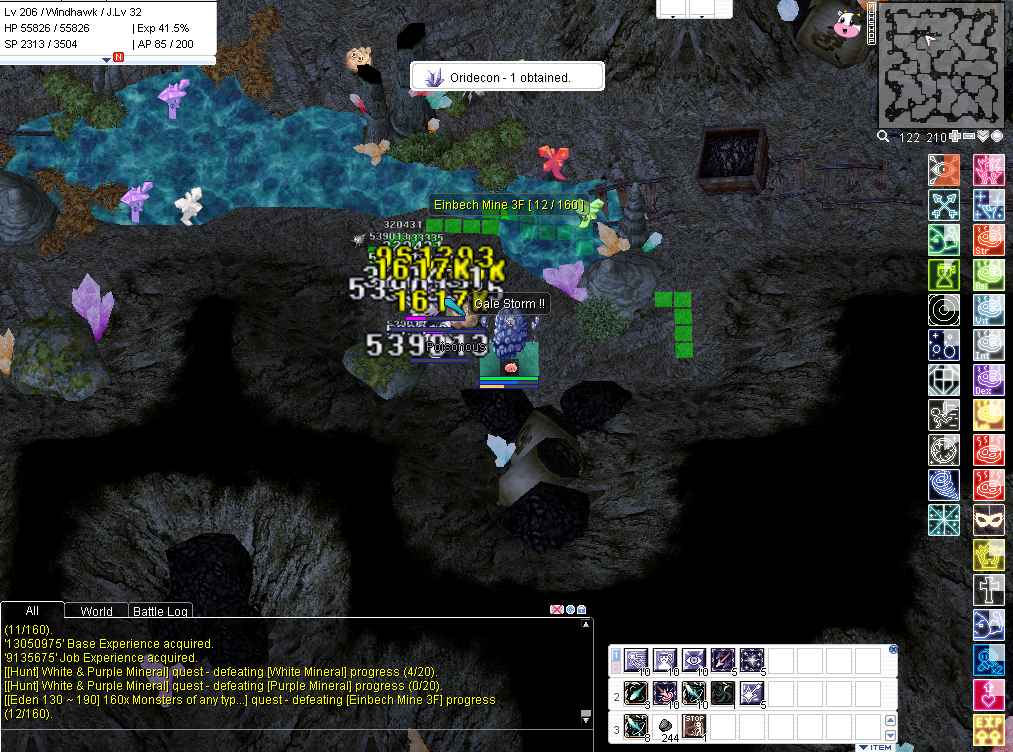1013x752 pixels.
Task: Open the pink cow icon by the minimap
Action: point(846,24)
